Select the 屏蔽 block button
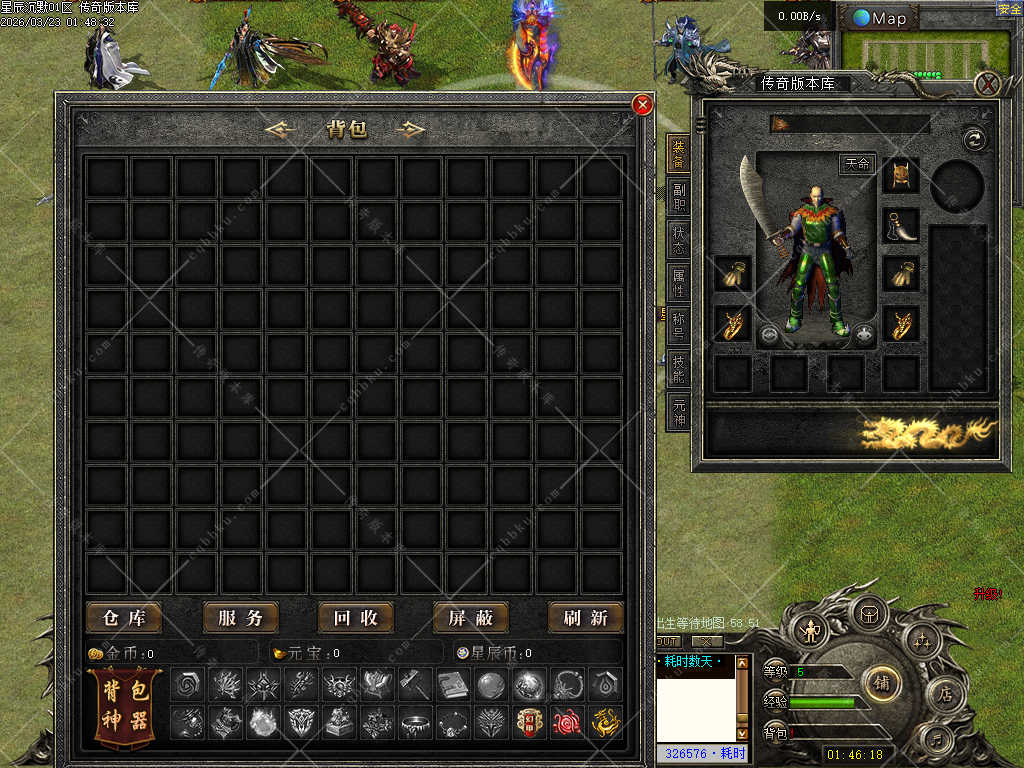The height and width of the screenshot is (768, 1024). click(x=470, y=618)
